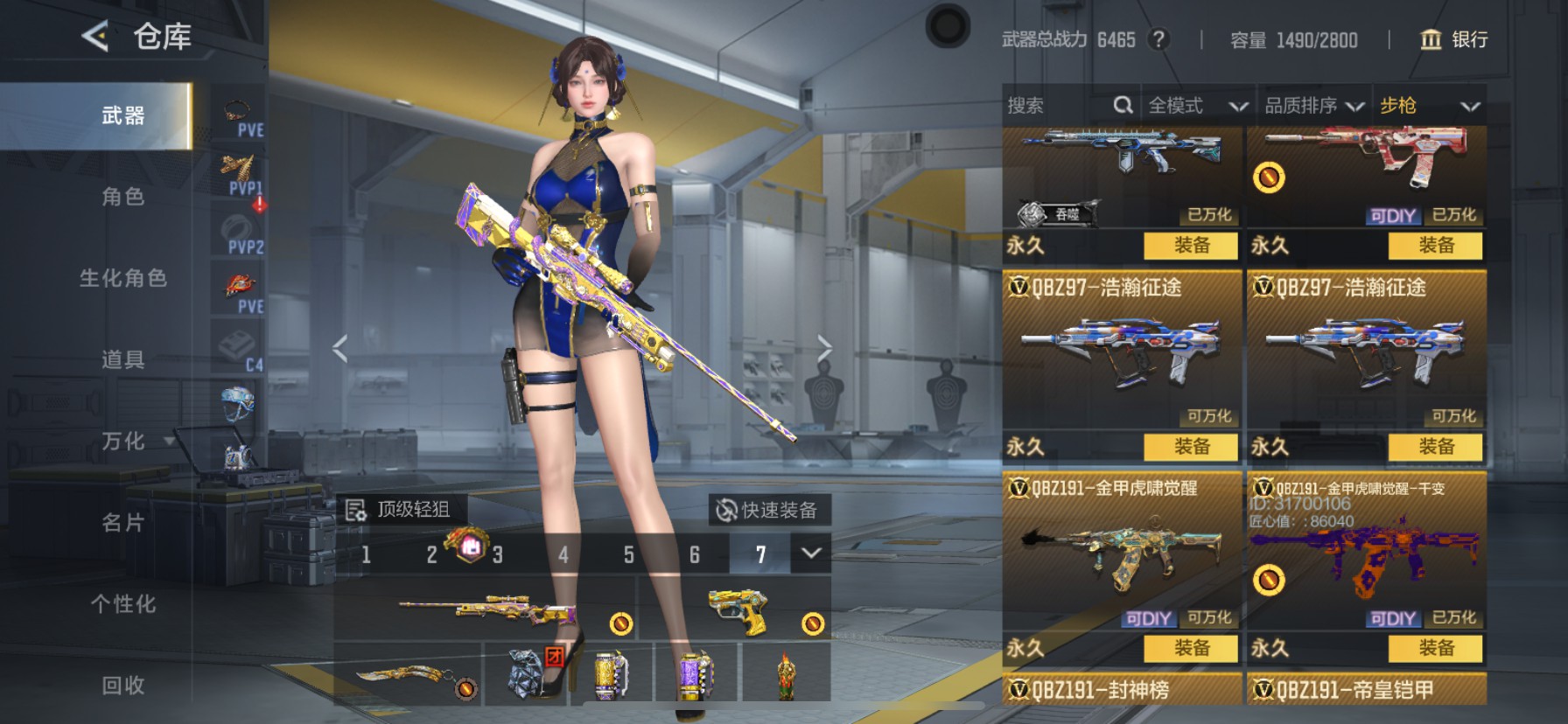The width and height of the screenshot is (1568, 724).
Task: Click the search magnifier icon
Action: click(x=1123, y=105)
